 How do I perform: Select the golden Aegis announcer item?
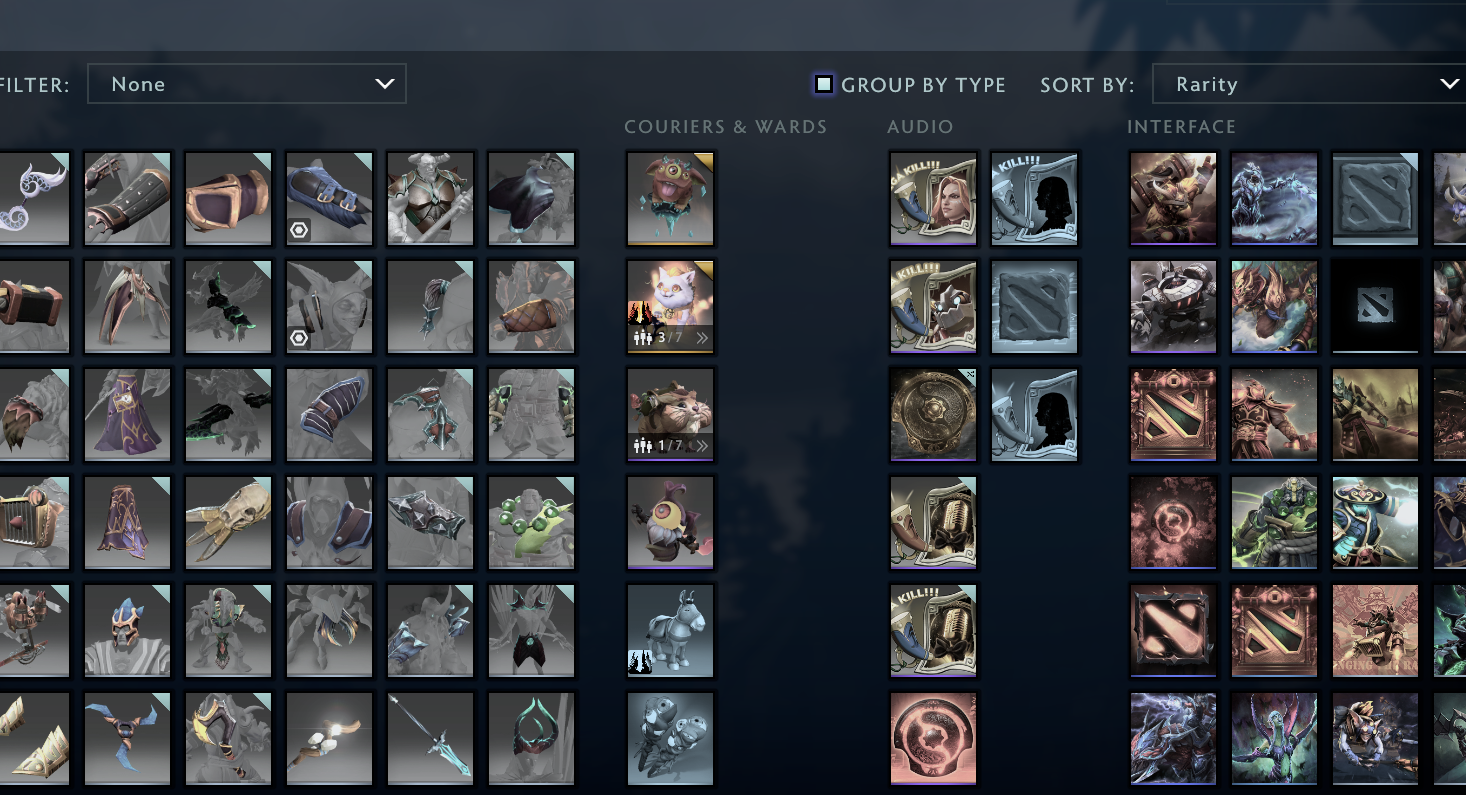point(932,414)
